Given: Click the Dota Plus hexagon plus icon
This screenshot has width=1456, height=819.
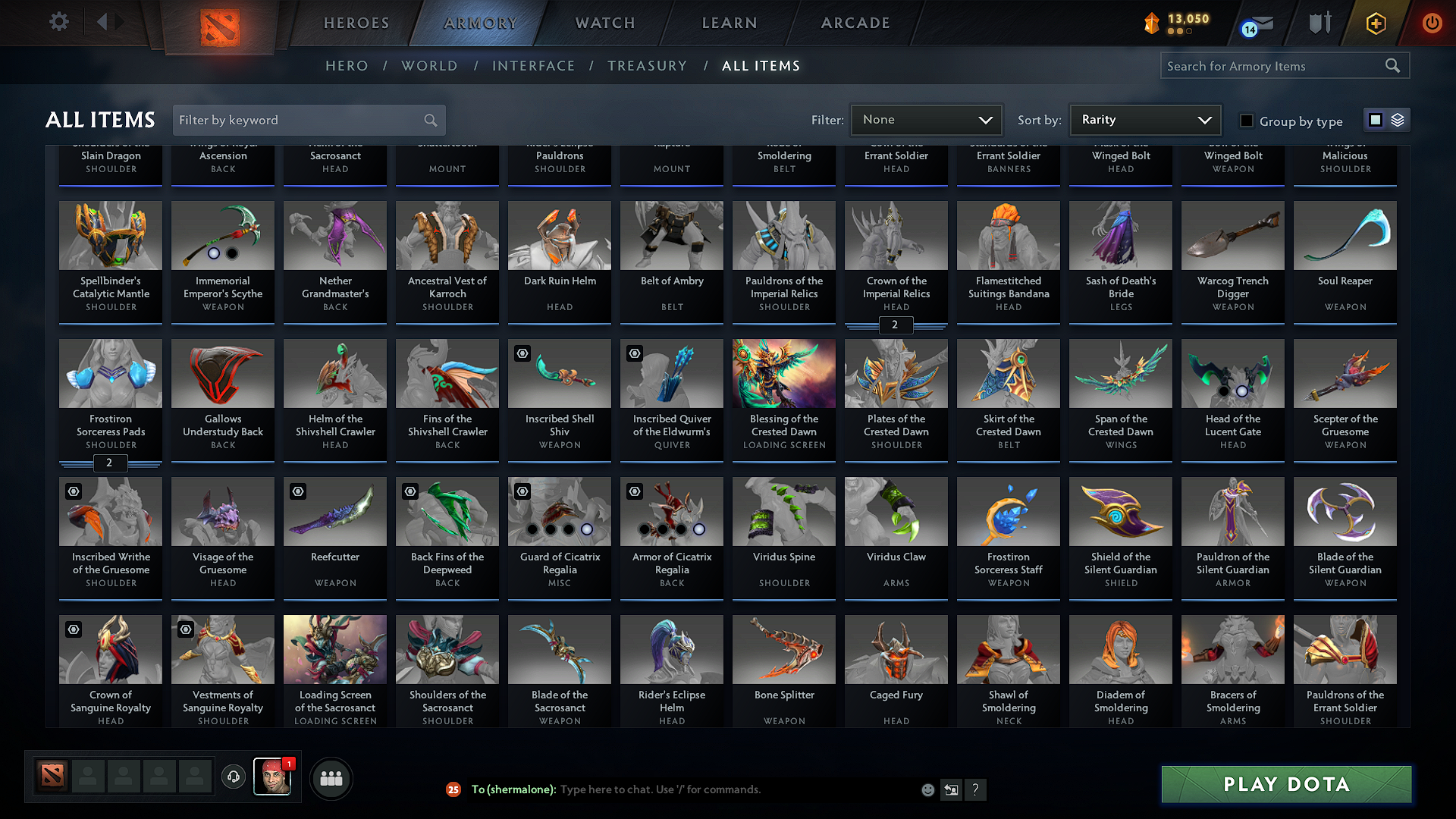Looking at the screenshot, I should point(1375,23).
